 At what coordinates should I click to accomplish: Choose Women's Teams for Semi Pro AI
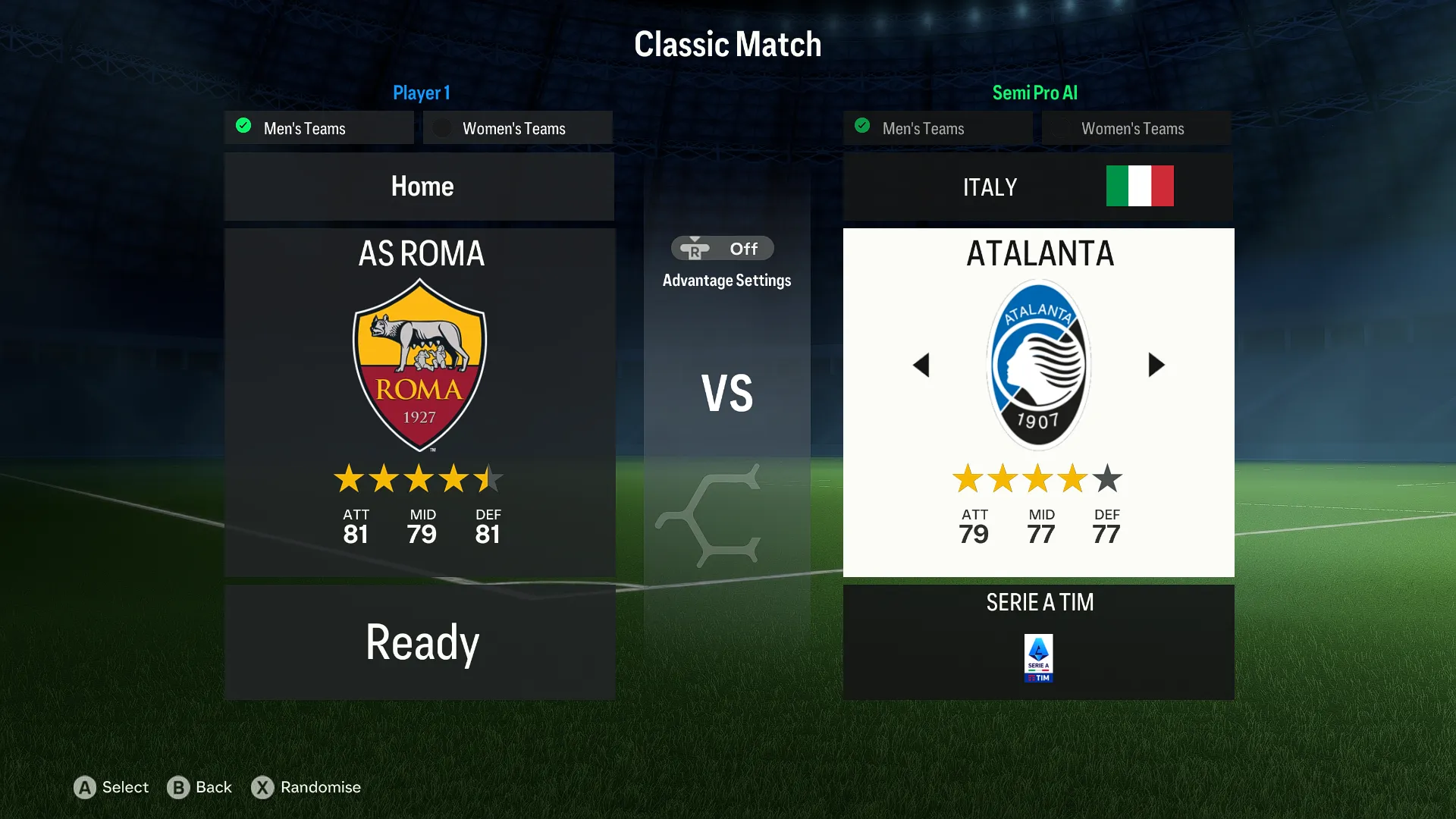1136,128
